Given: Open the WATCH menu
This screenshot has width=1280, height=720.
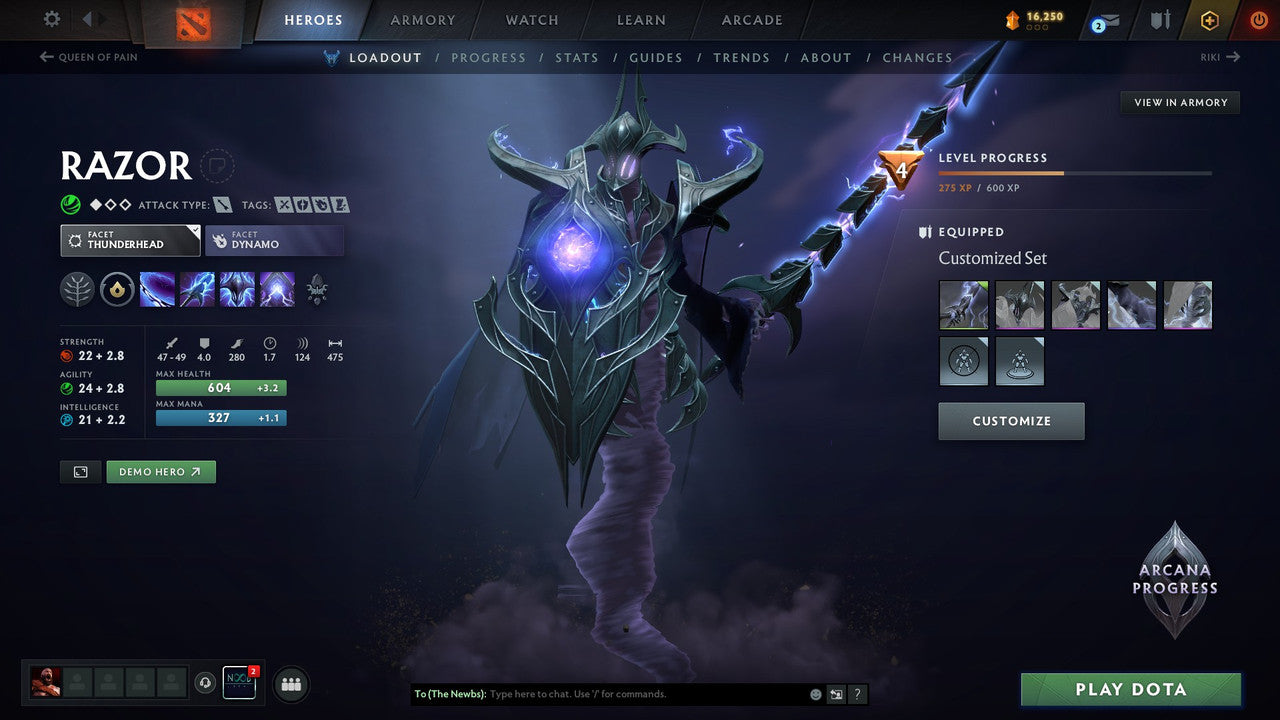Looking at the screenshot, I should coord(530,20).
